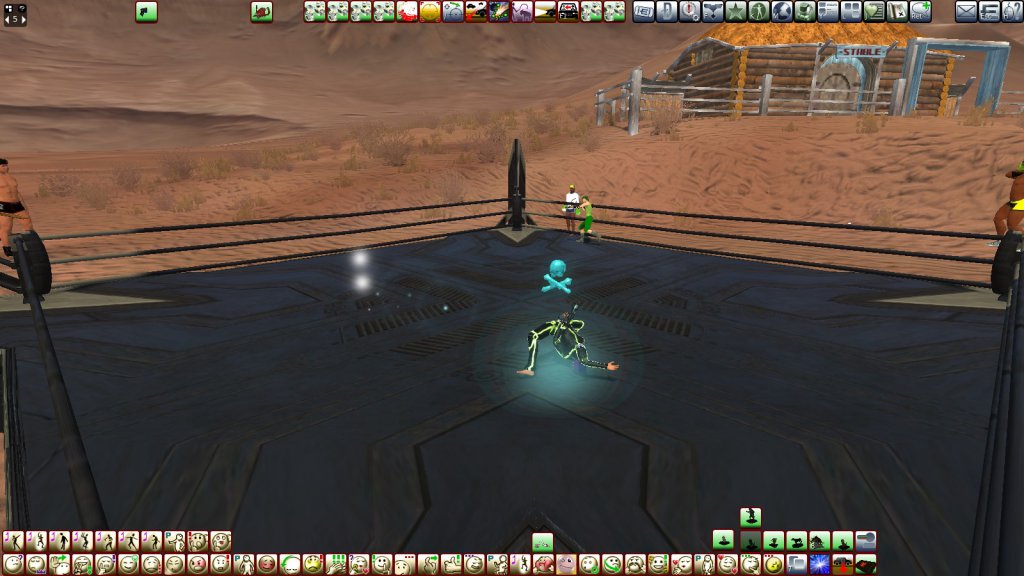Open the globe icon in the top toolbar
The image size is (1024, 576).
pyautogui.click(x=781, y=11)
